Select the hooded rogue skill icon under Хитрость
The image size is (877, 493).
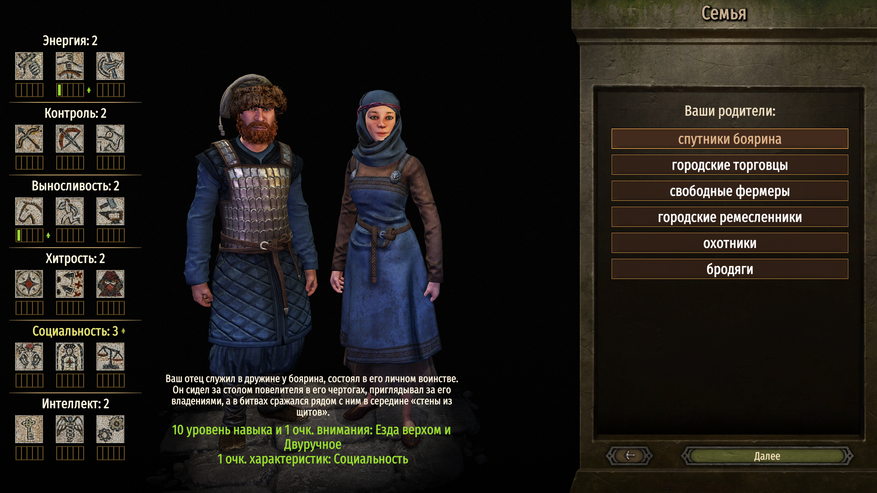(110, 284)
